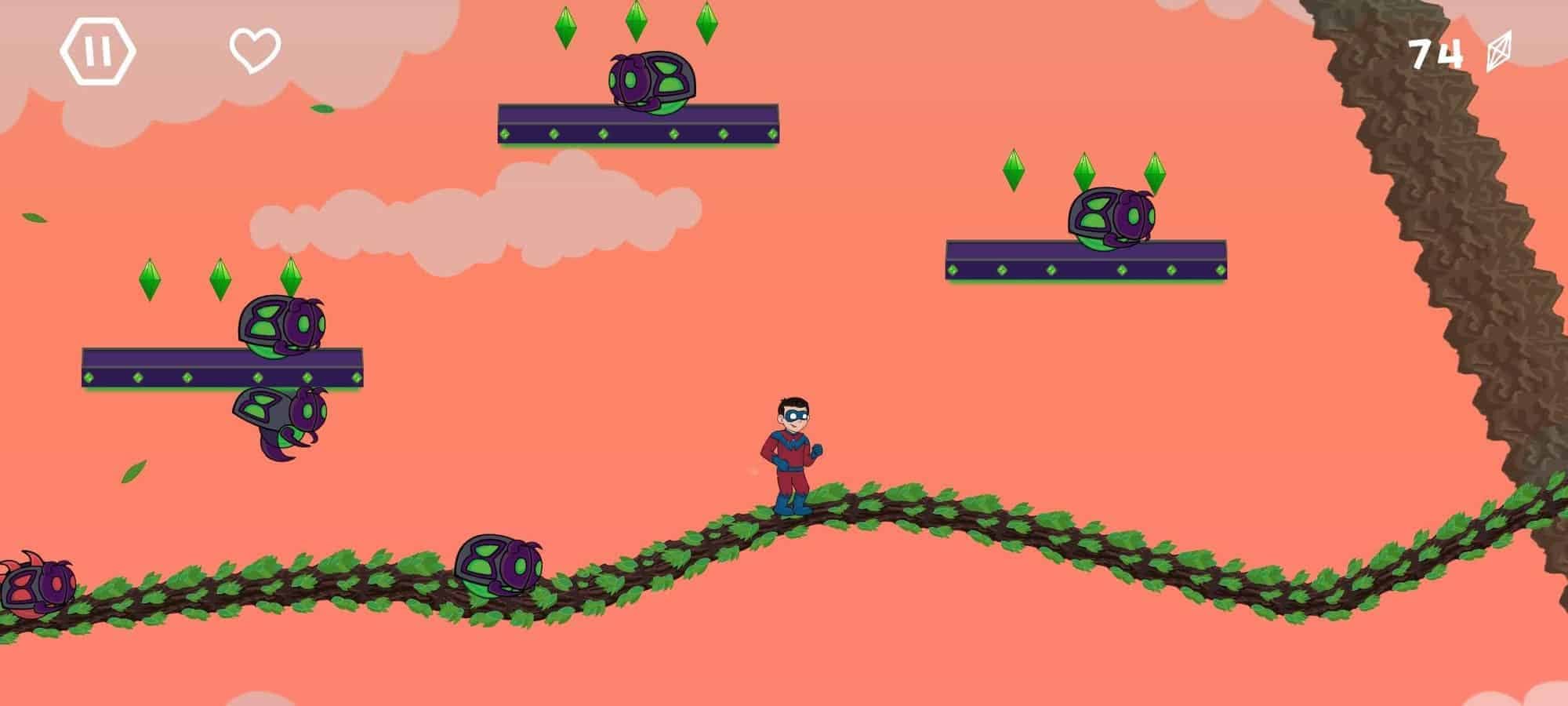1568x706 pixels.
Task: Click the pause button
Action: coord(100,51)
